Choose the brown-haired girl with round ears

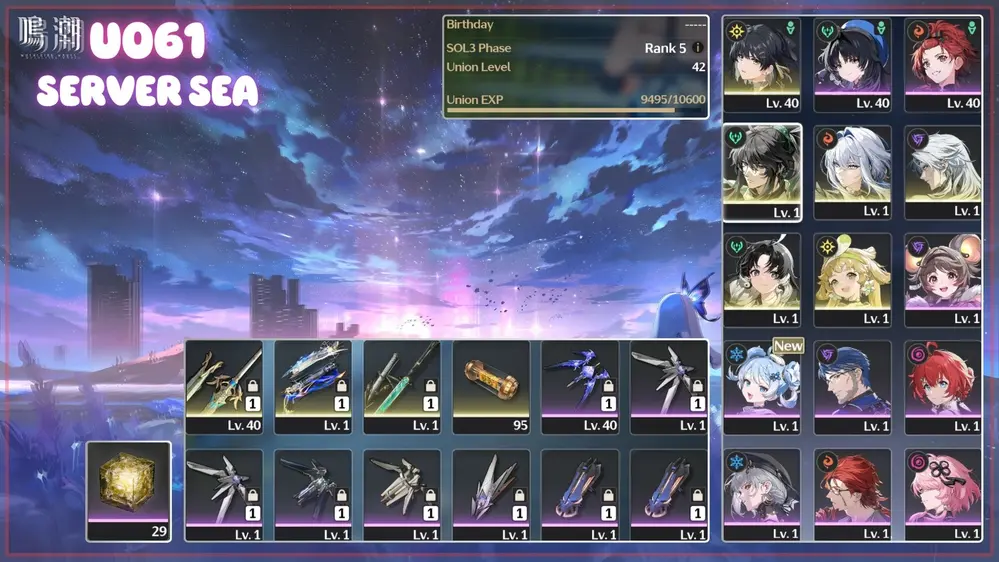[x=942, y=279]
